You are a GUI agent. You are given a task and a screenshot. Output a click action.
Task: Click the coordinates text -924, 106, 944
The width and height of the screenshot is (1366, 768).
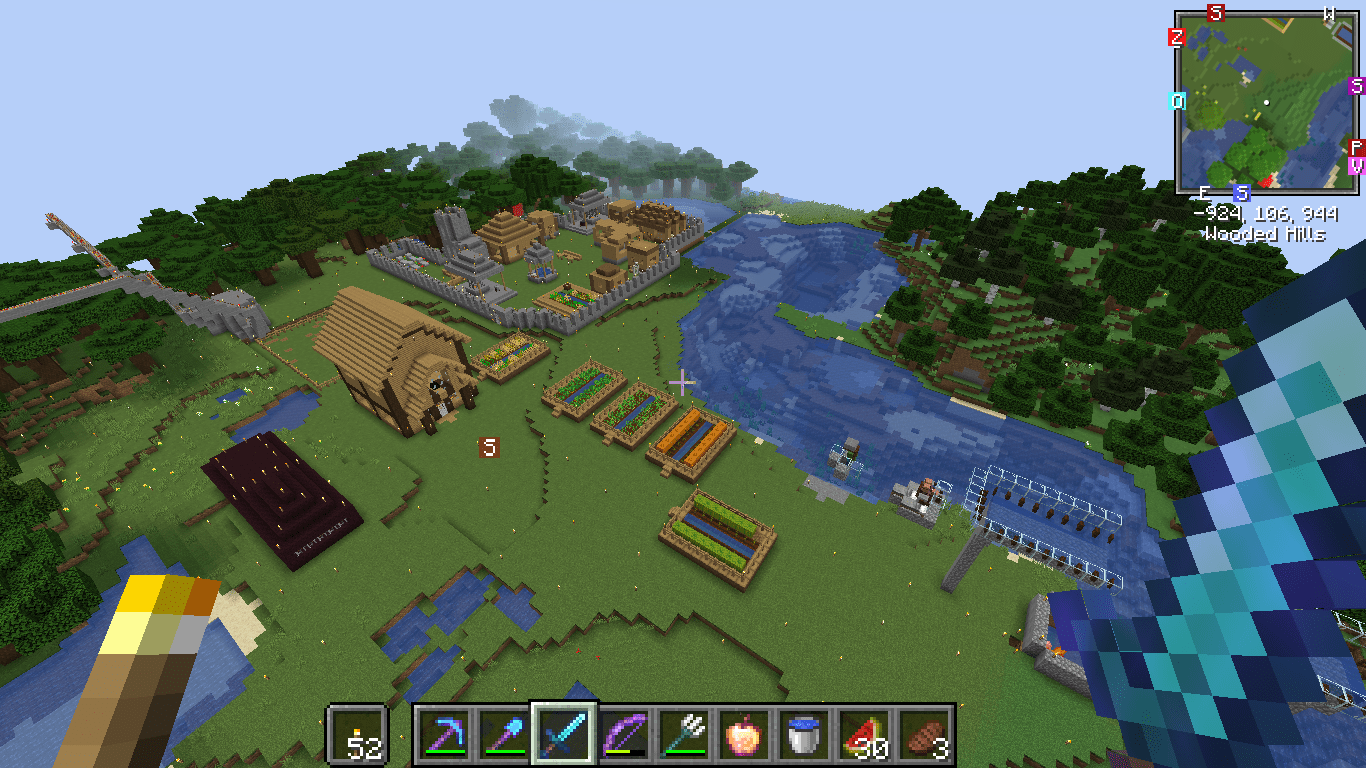(1266, 213)
